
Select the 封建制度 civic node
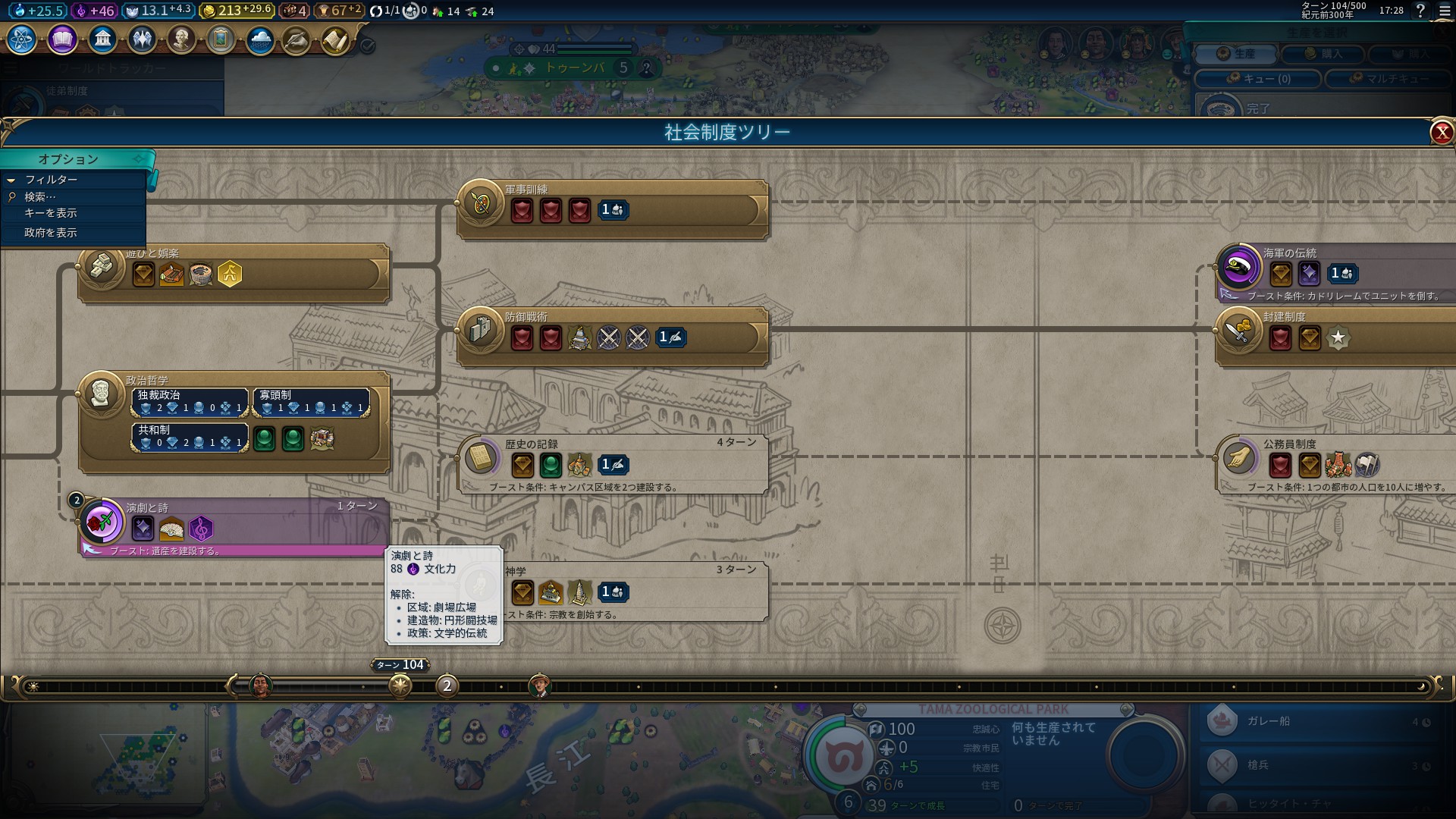[x=1238, y=331]
